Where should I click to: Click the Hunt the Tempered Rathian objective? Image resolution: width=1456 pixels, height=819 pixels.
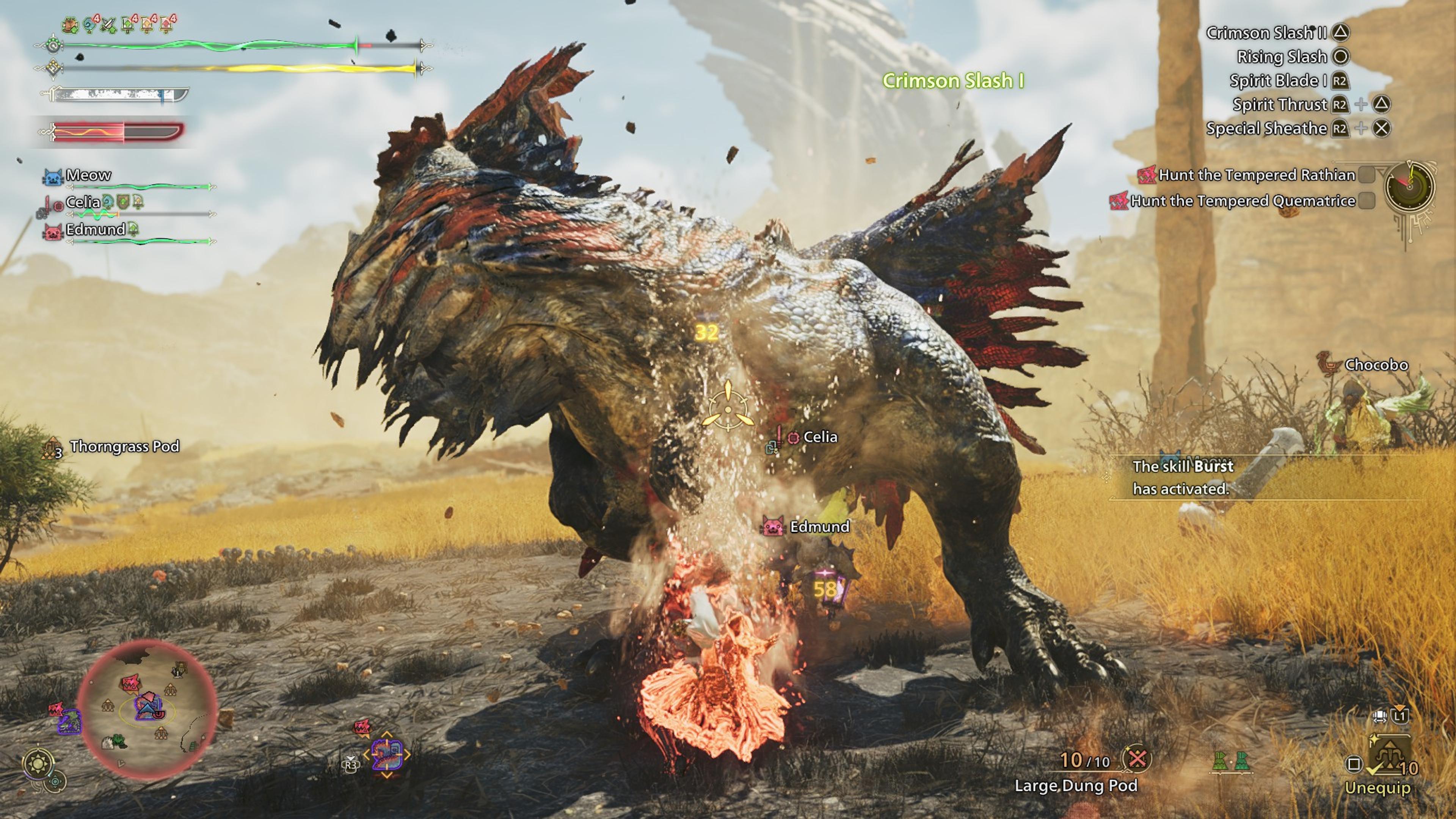pos(1256,175)
